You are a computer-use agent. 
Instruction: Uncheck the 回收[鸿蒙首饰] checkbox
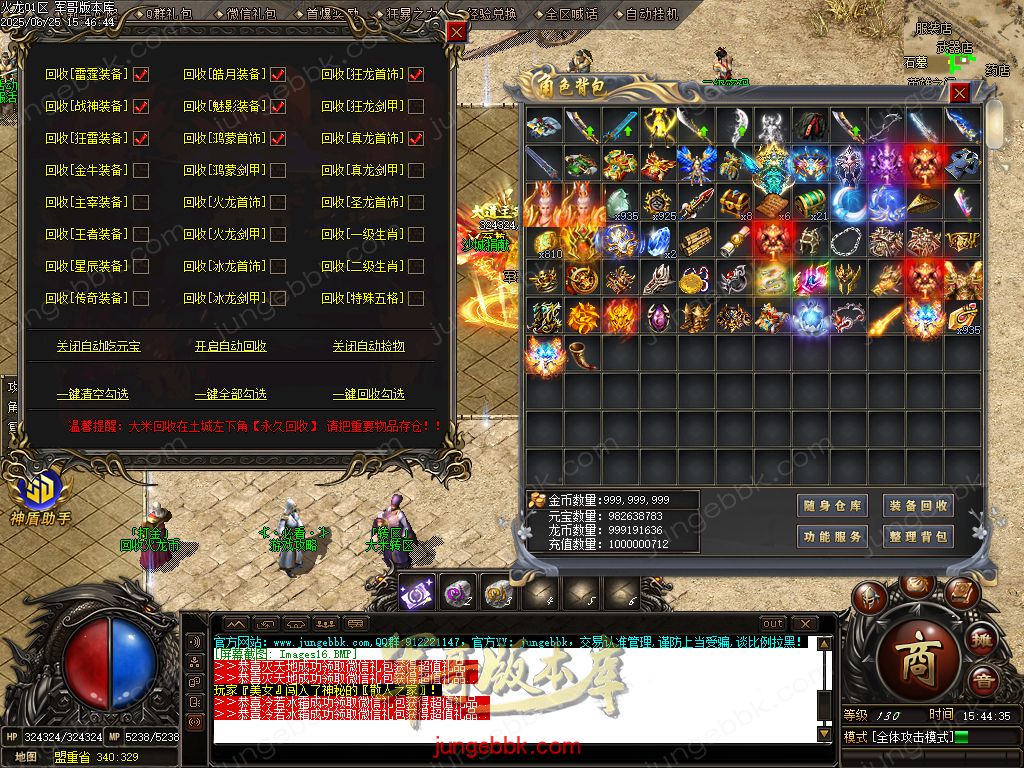point(278,138)
